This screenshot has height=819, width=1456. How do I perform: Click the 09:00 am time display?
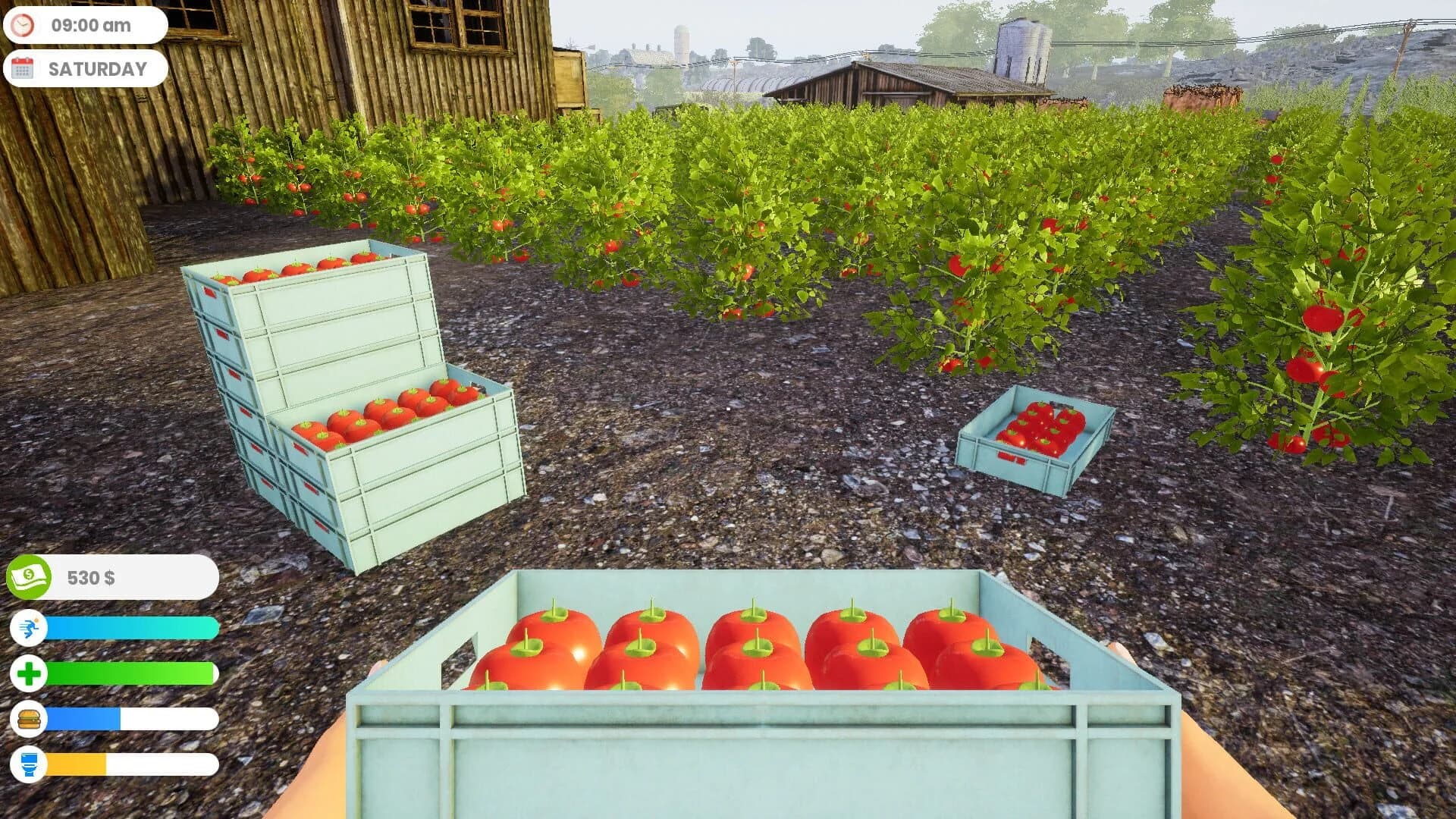click(90, 24)
